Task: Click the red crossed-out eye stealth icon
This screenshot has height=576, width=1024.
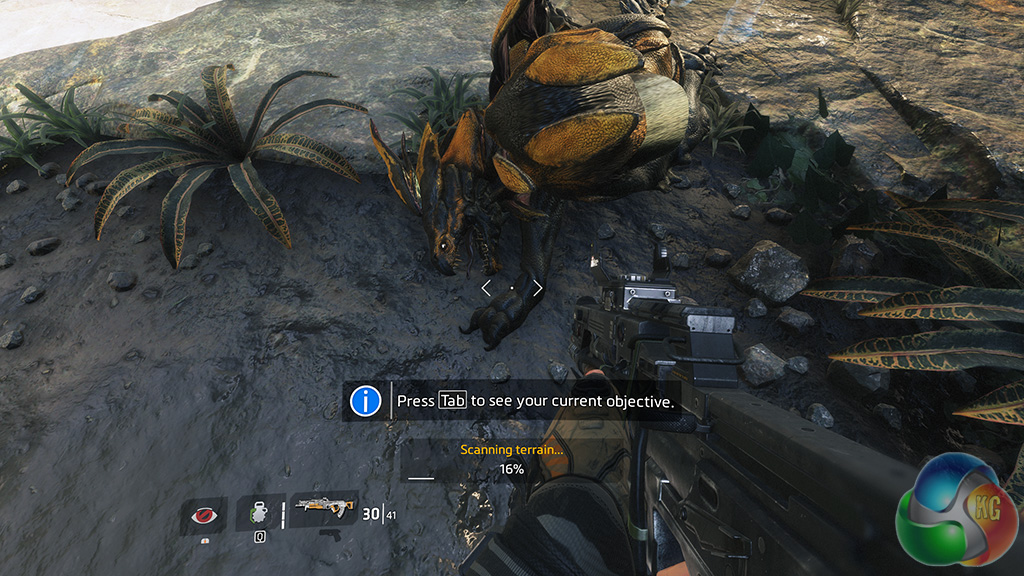Action: click(x=203, y=515)
